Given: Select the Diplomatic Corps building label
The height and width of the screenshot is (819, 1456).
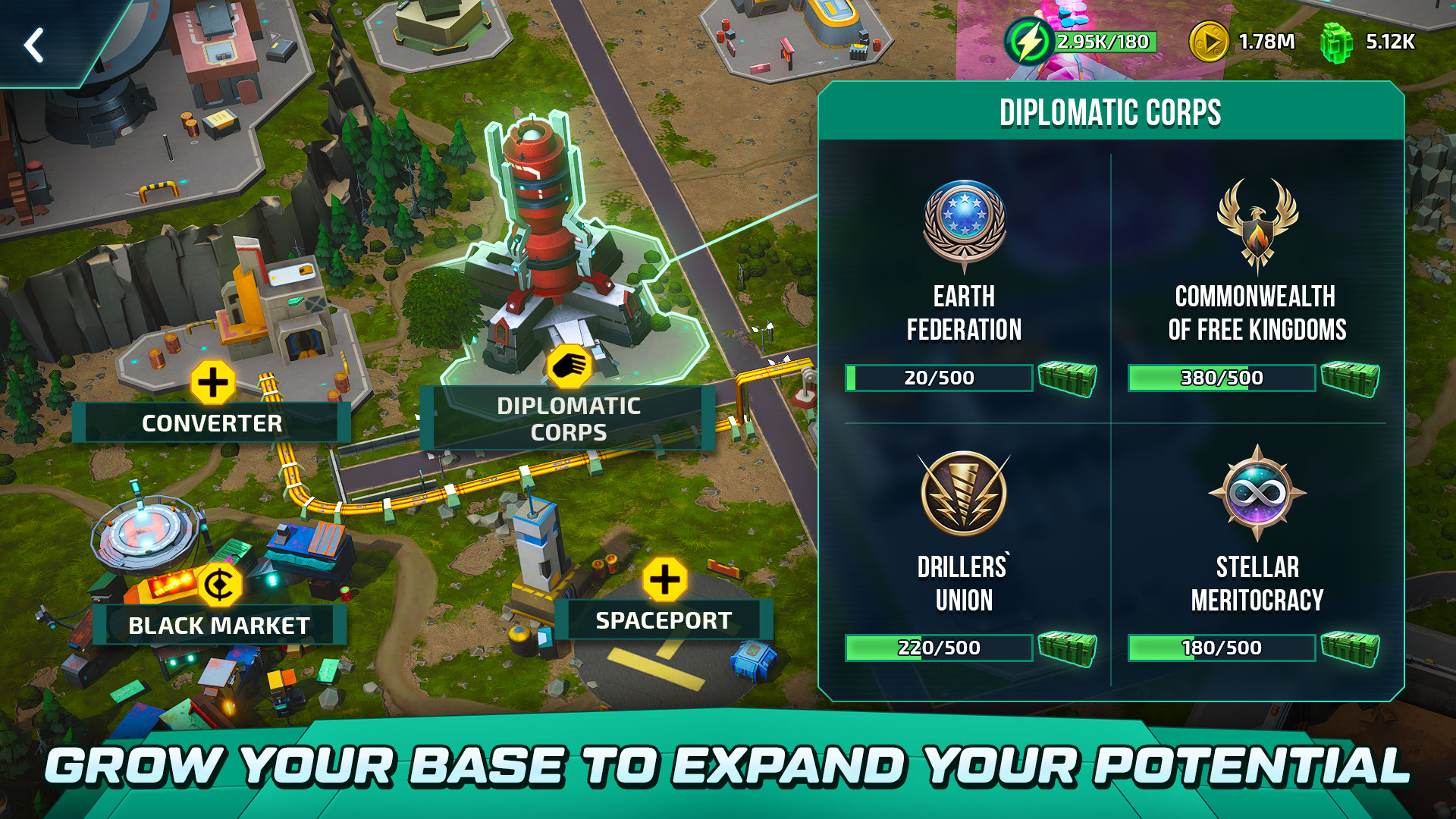Looking at the screenshot, I should (x=568, y=419).
